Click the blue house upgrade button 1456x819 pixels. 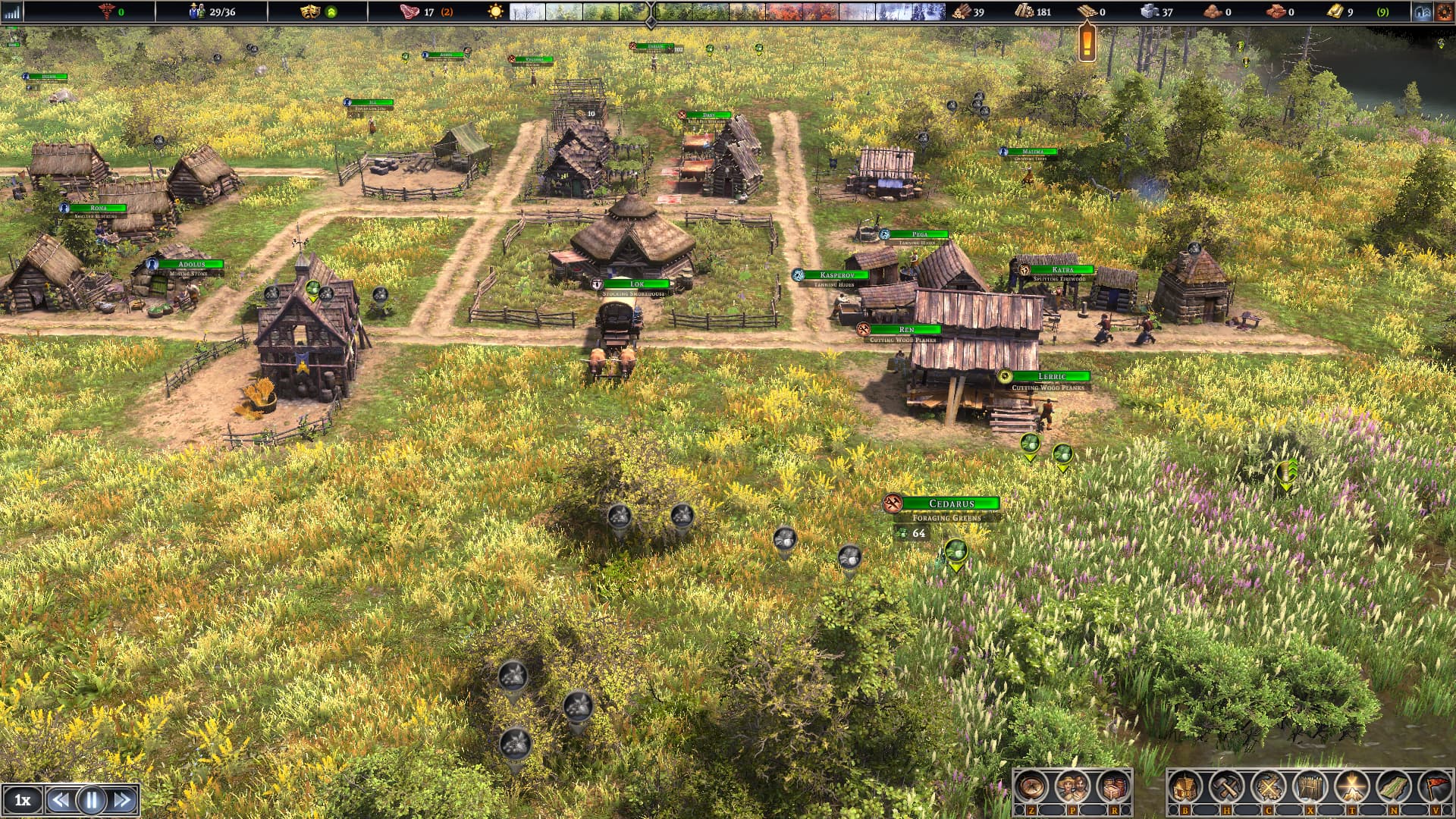[x=1422, y=12]
